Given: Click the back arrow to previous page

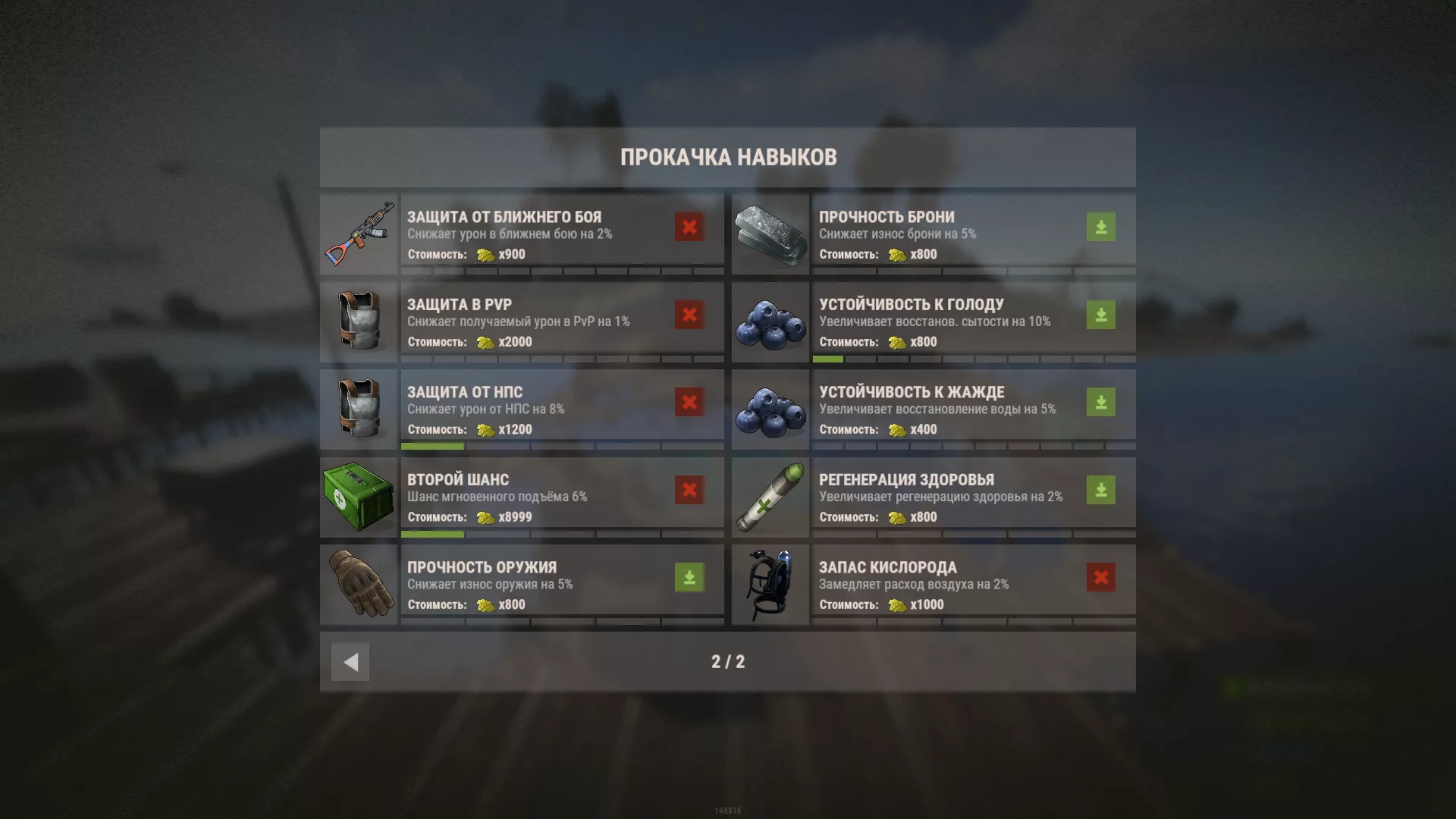Looking at the screenshot, I should [349, 661].
